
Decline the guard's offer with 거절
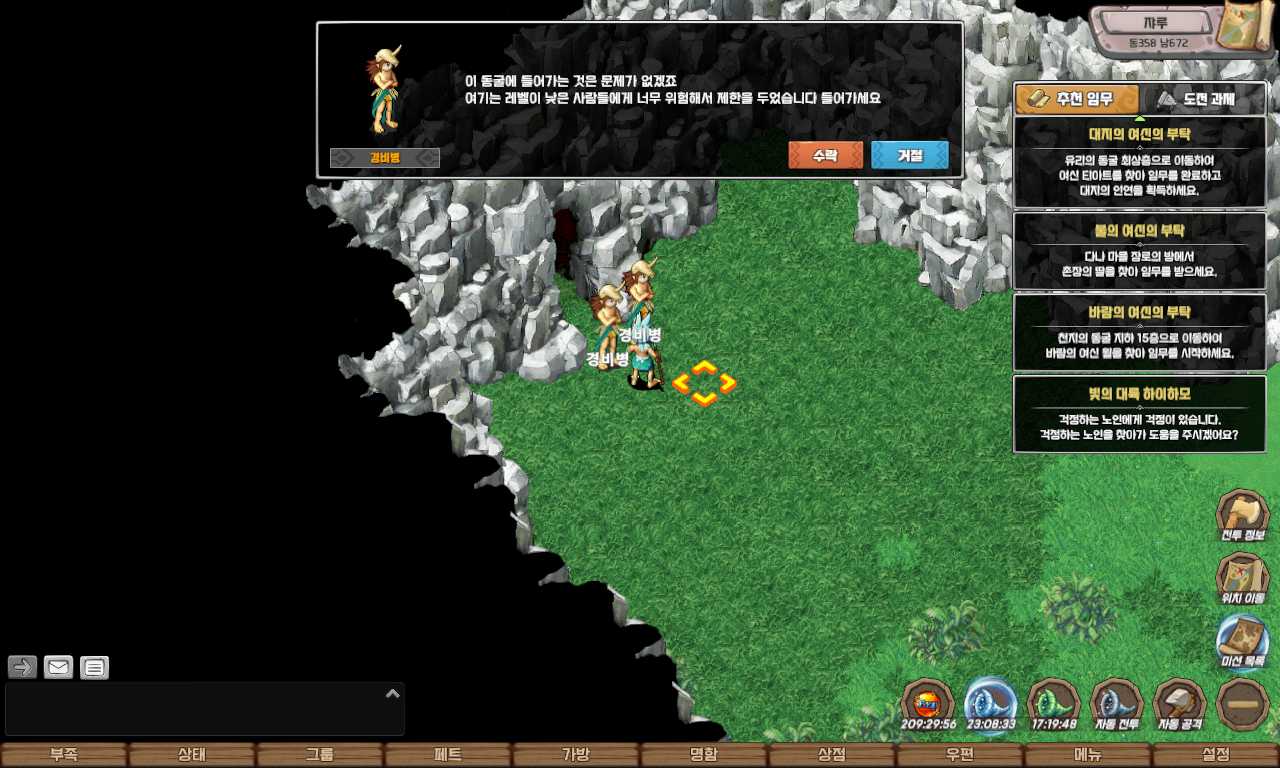point(909,156)
